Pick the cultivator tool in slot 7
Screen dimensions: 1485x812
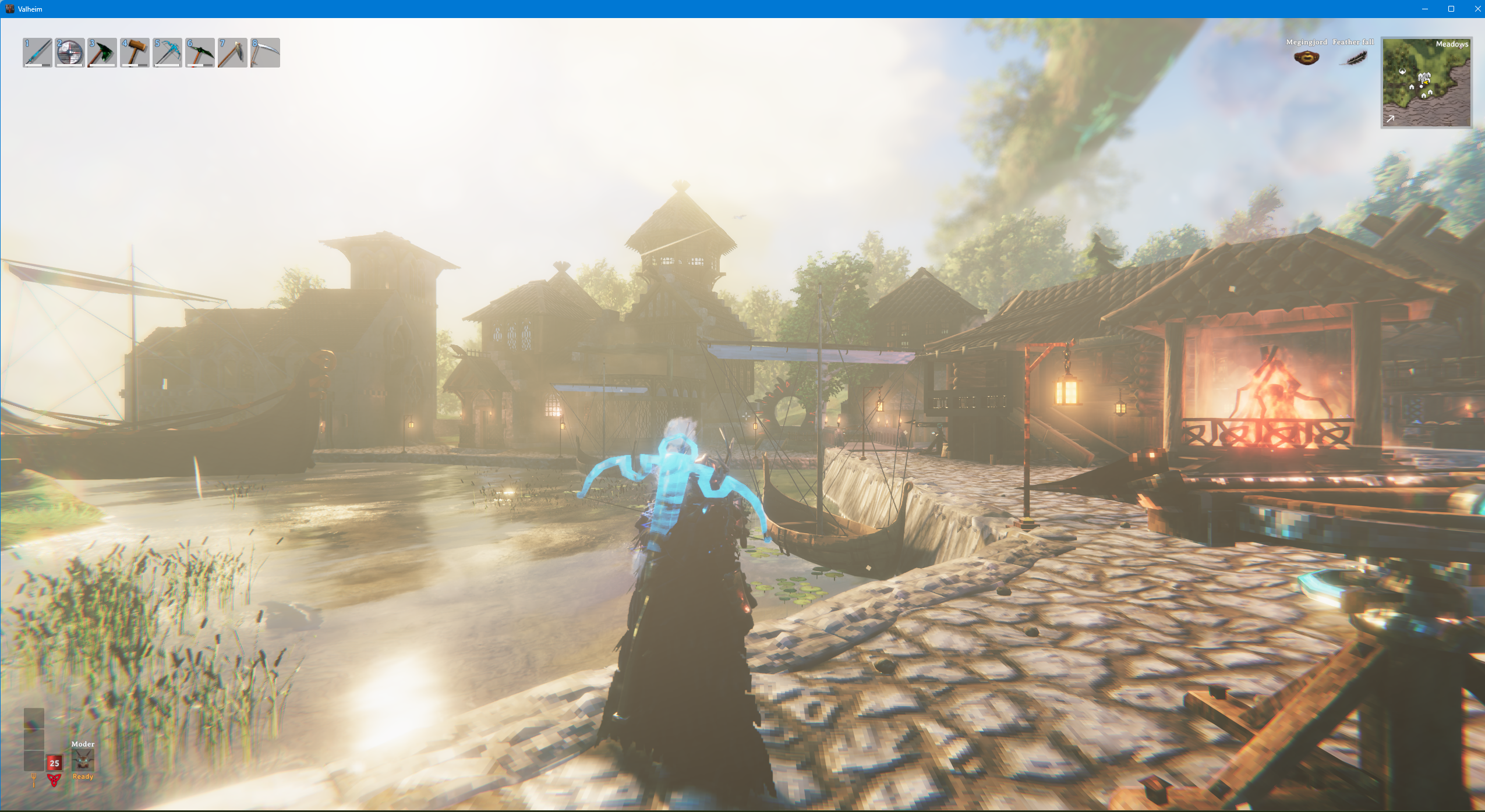coord(233,53)
